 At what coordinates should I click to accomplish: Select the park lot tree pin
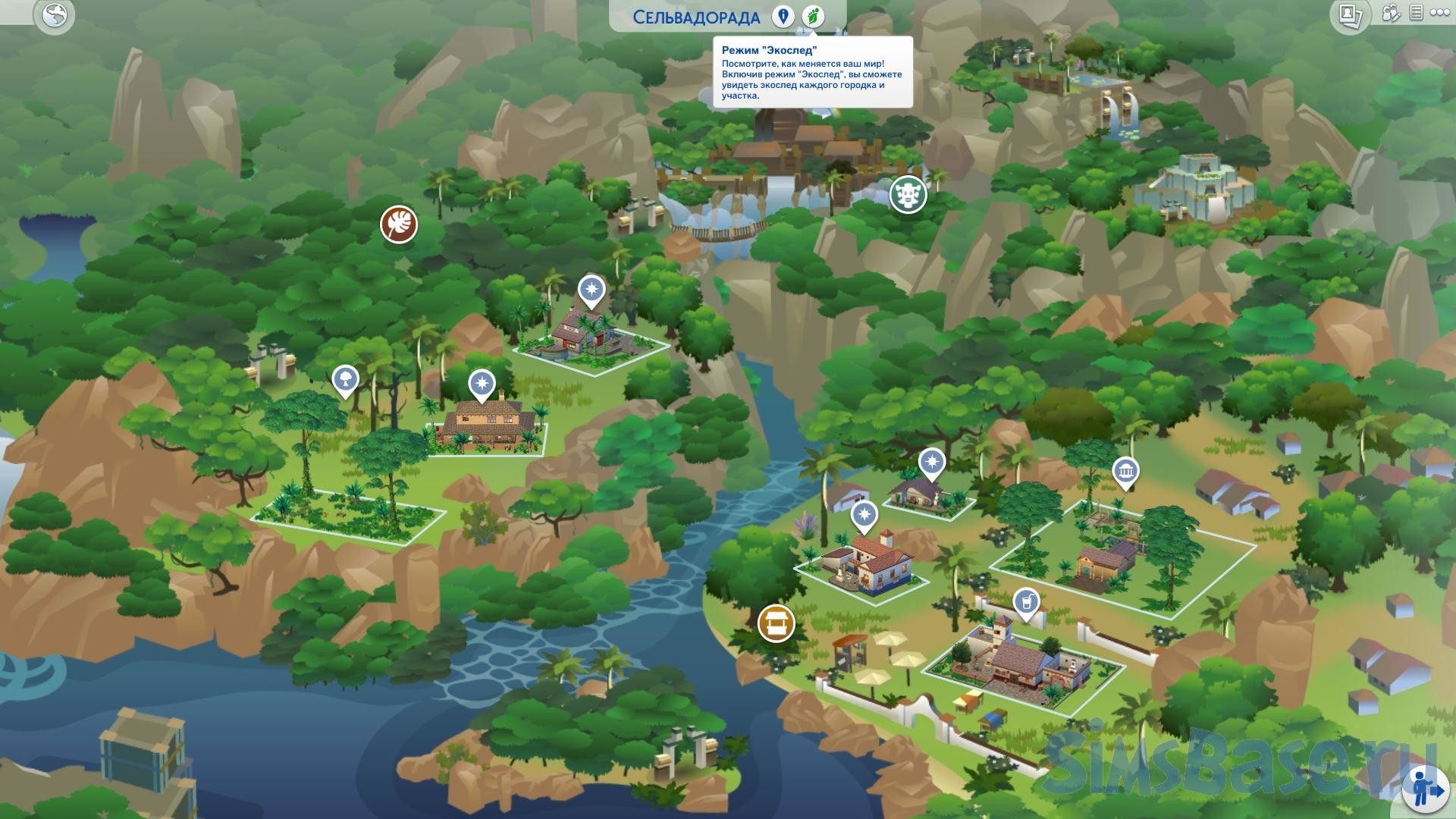[x=345, y=379]
